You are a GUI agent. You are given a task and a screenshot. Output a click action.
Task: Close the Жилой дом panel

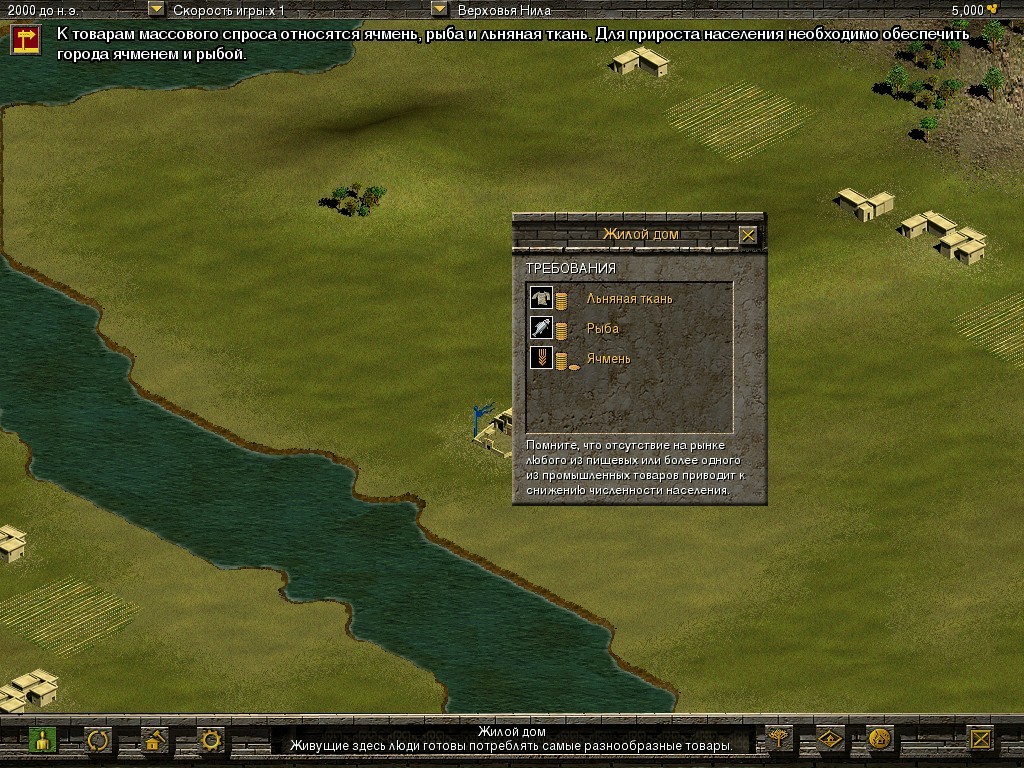click(x=748, y=235)
